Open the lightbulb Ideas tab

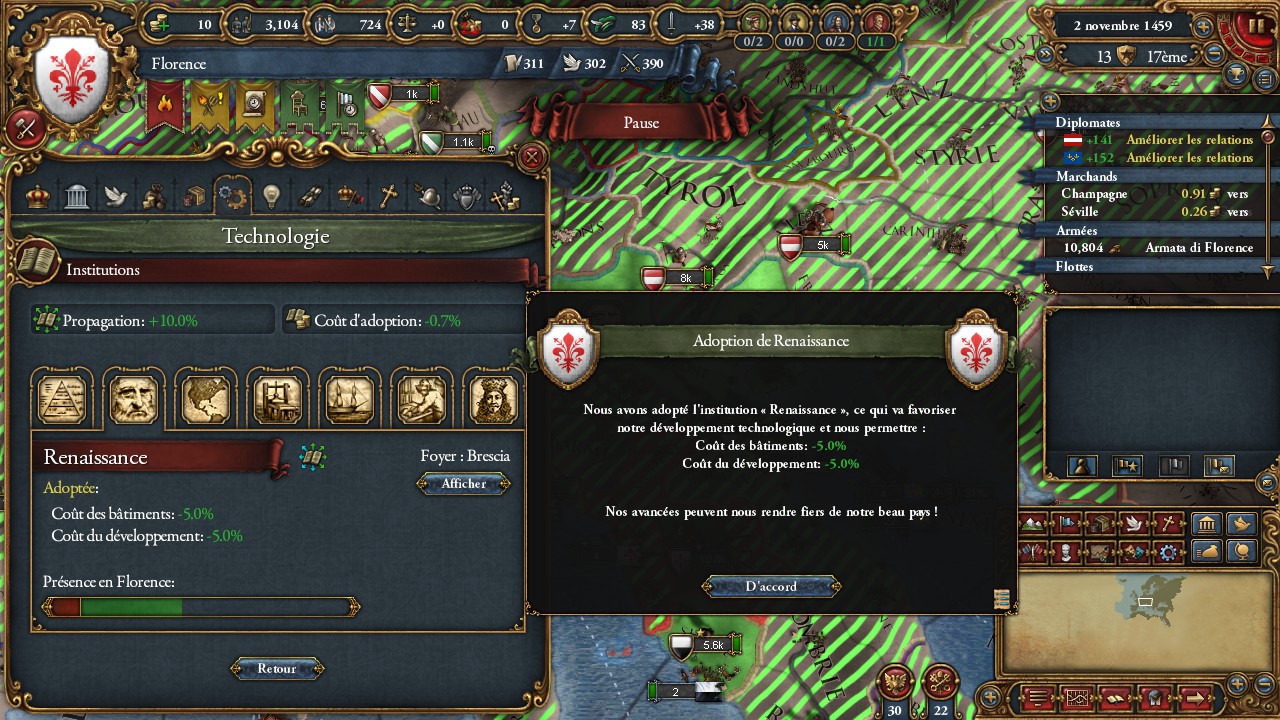[270, 196]
